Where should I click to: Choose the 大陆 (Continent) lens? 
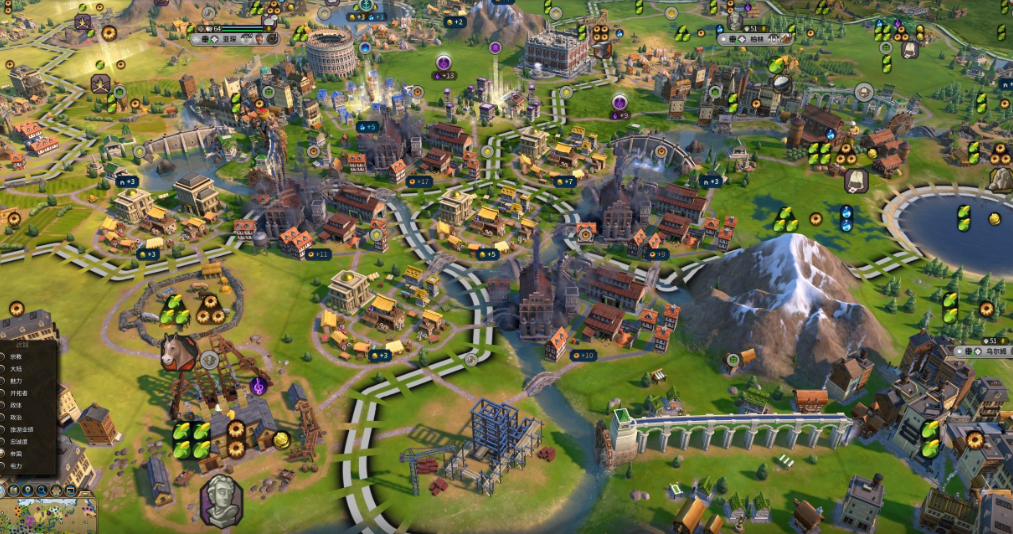pos(16,369)
